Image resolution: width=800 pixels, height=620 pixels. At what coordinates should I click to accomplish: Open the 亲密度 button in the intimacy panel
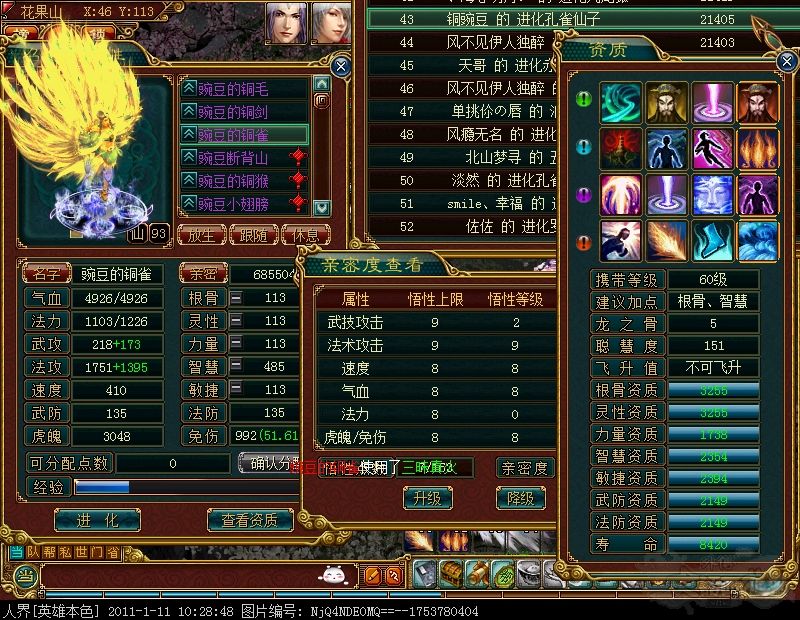click(526, 468)
